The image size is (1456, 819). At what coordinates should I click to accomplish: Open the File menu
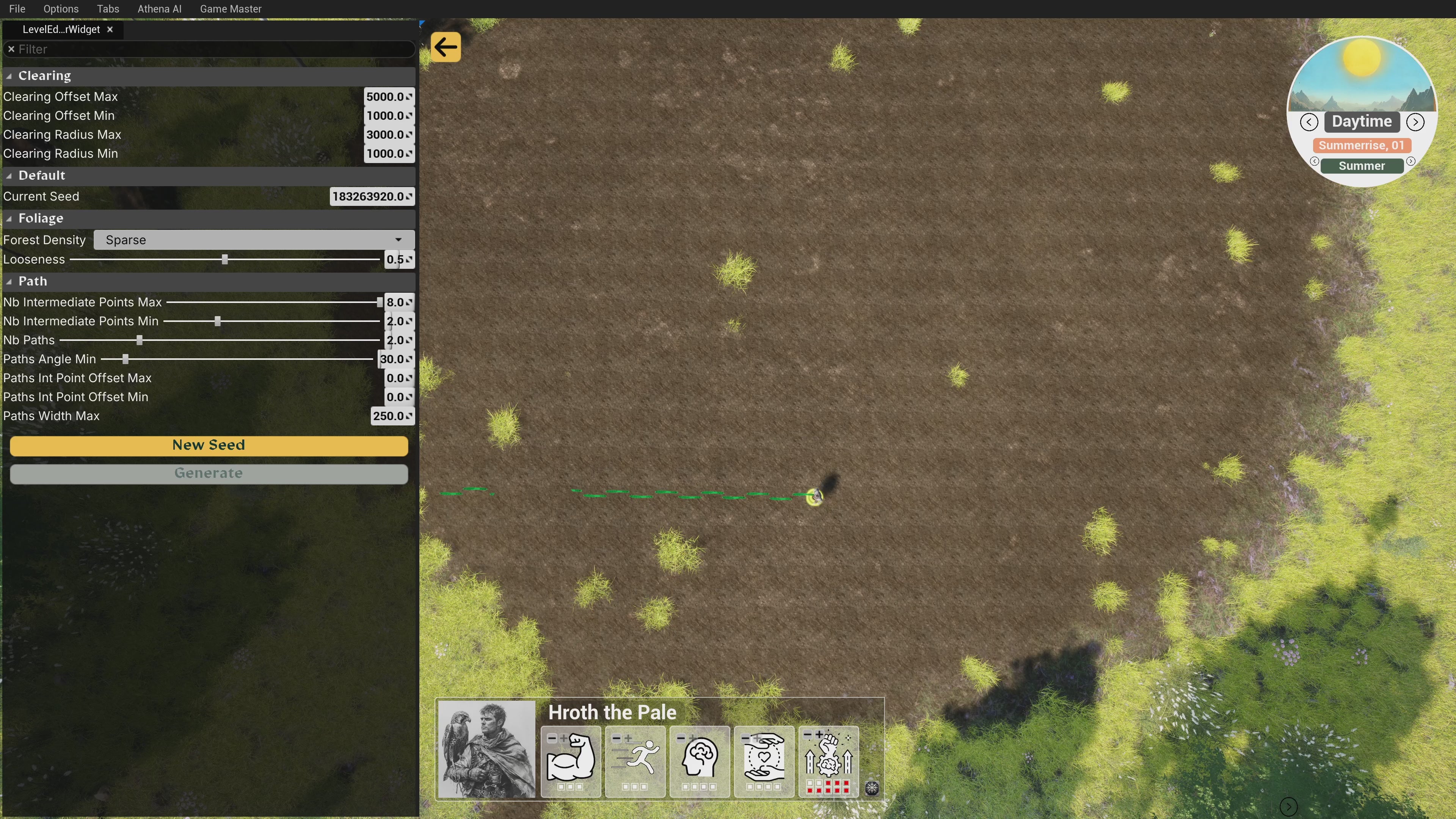tap(17, 9)
